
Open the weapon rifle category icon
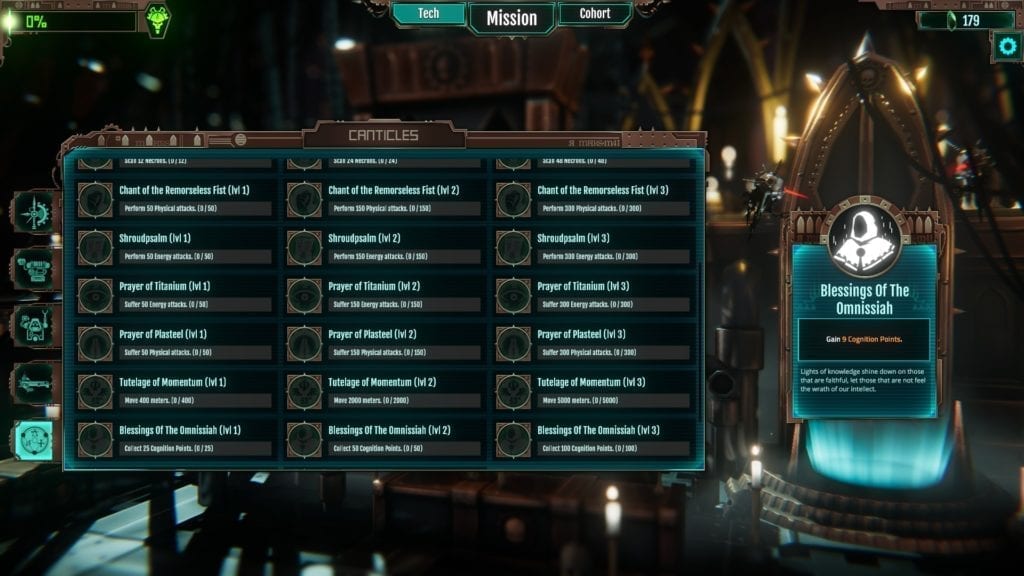(x=33, y=383)
